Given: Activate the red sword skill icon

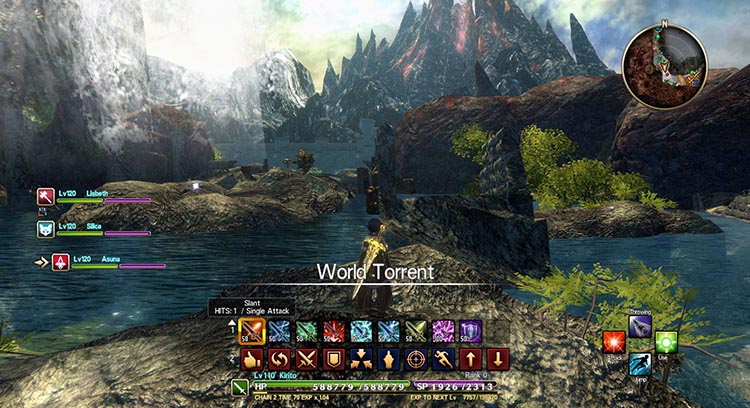Looking at the screenshot, I should pos(333,331).
